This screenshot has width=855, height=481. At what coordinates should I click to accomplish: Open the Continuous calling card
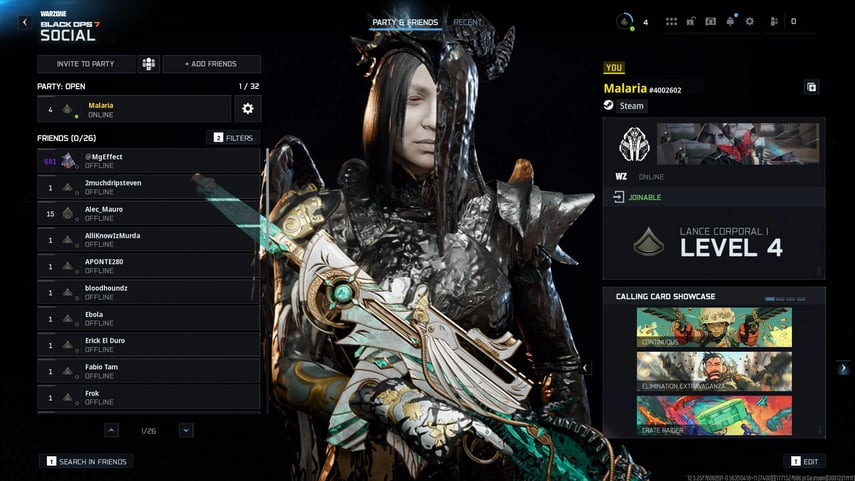714,327
